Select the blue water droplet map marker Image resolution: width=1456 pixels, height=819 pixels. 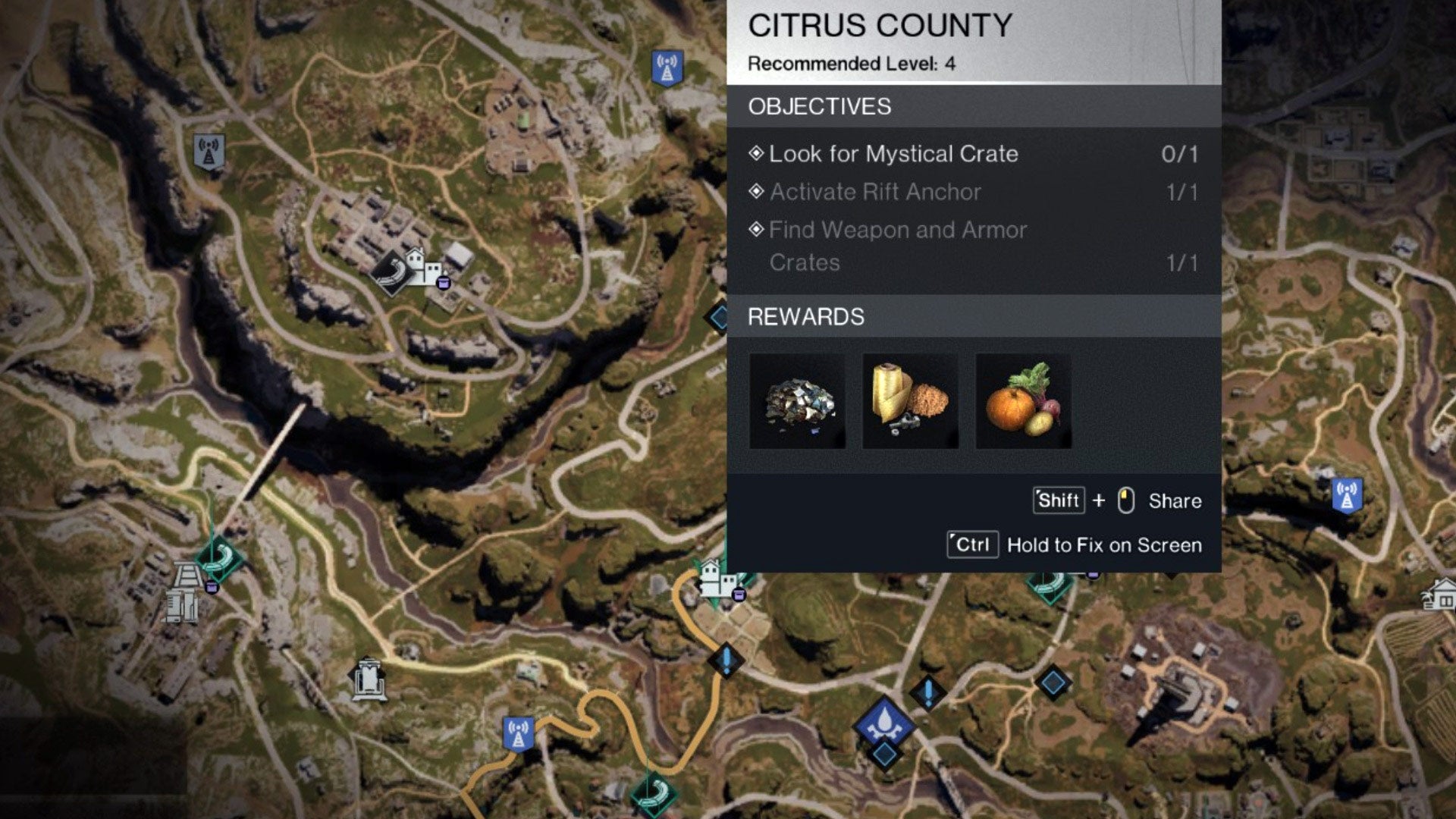883,721
